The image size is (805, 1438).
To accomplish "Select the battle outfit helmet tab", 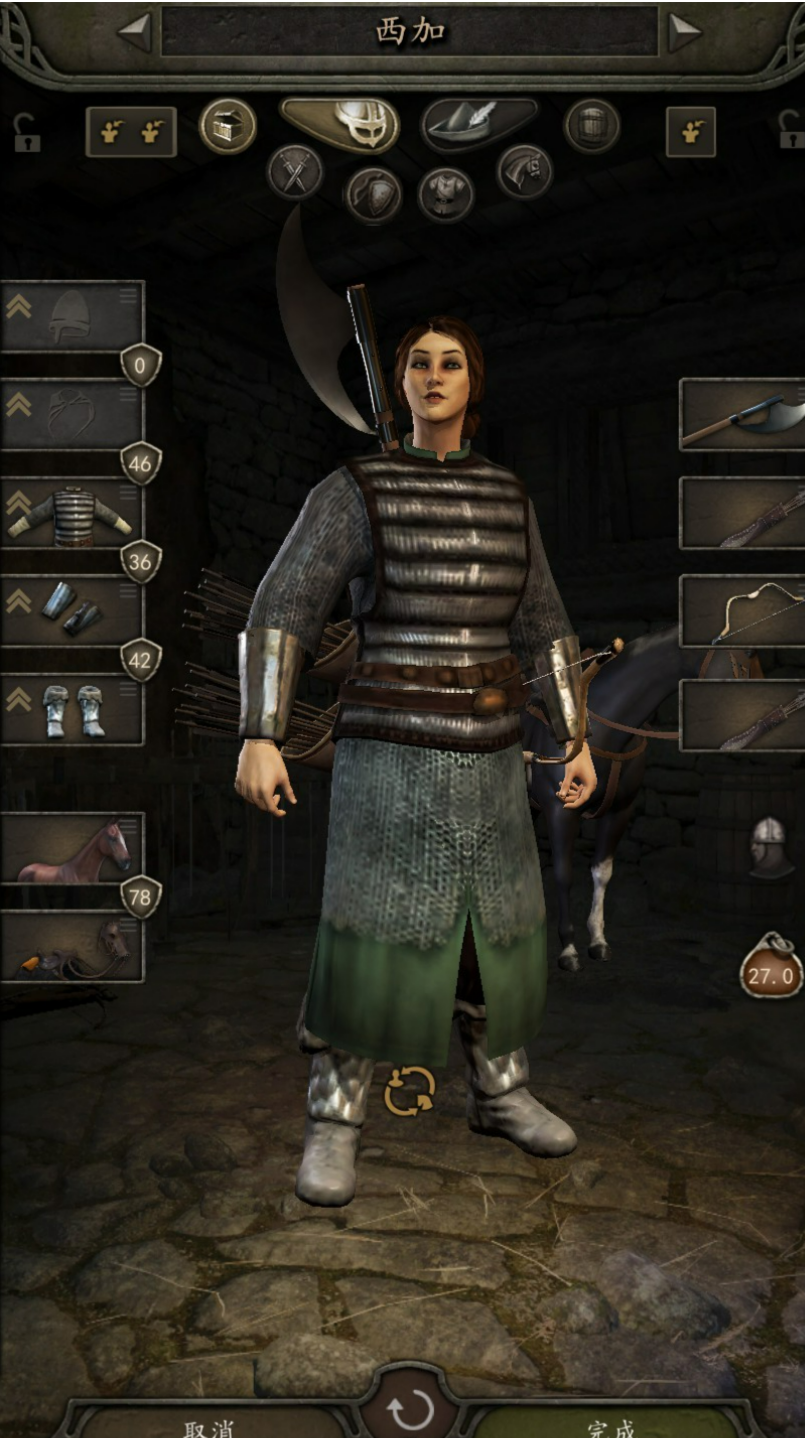I will click(x=340, y=124).
